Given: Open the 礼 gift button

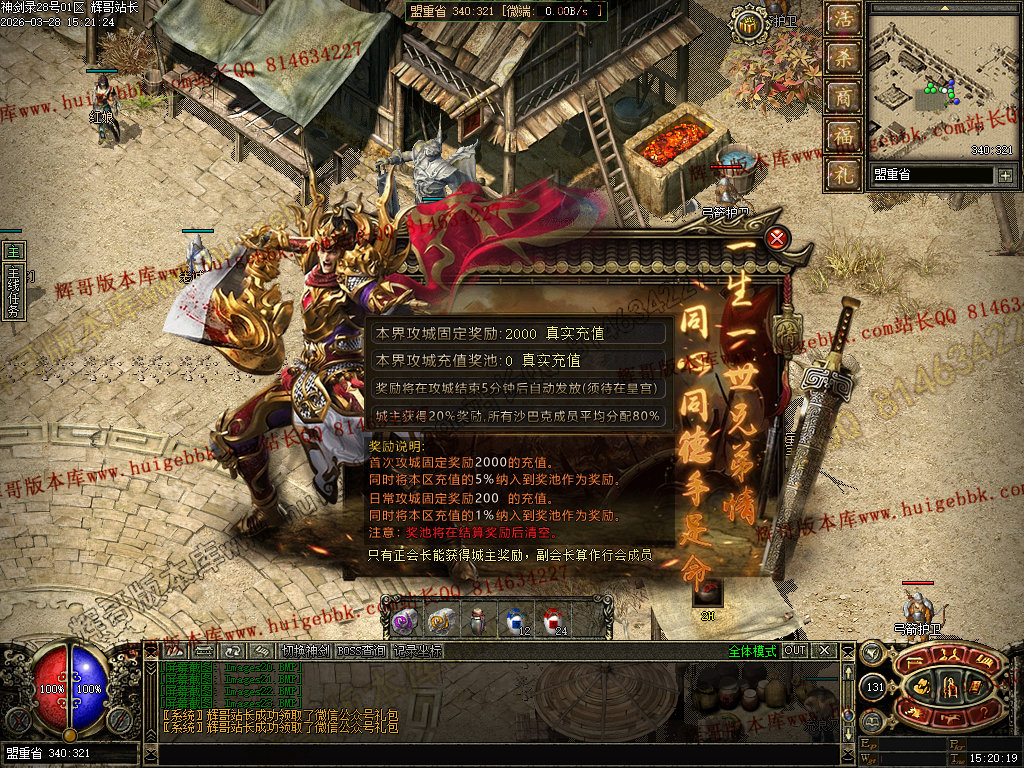Looking at the screenshot, I should pyautogui.click(x=844, y=174).
